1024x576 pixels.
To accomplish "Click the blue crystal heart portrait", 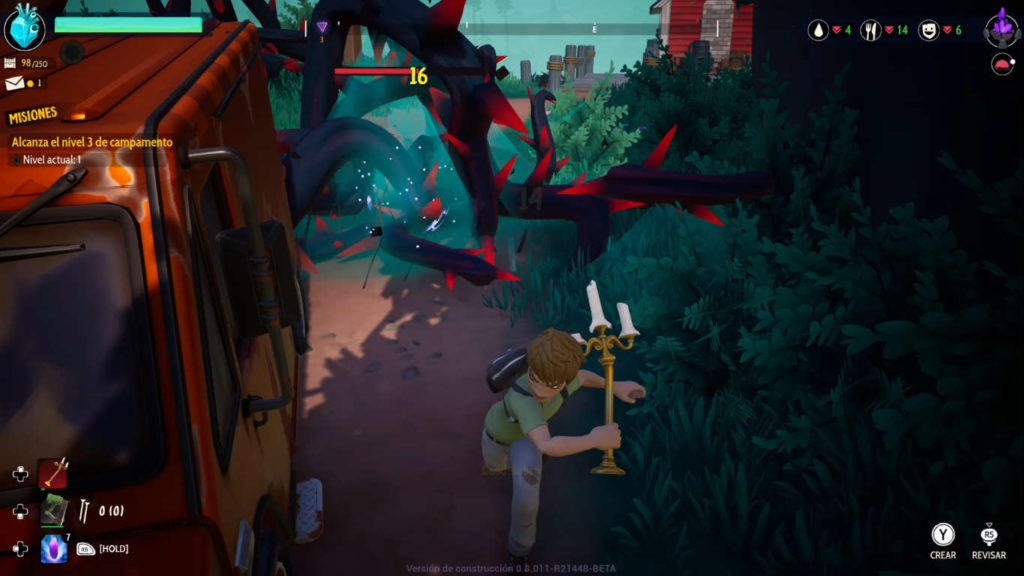I will tap(24, 26).
